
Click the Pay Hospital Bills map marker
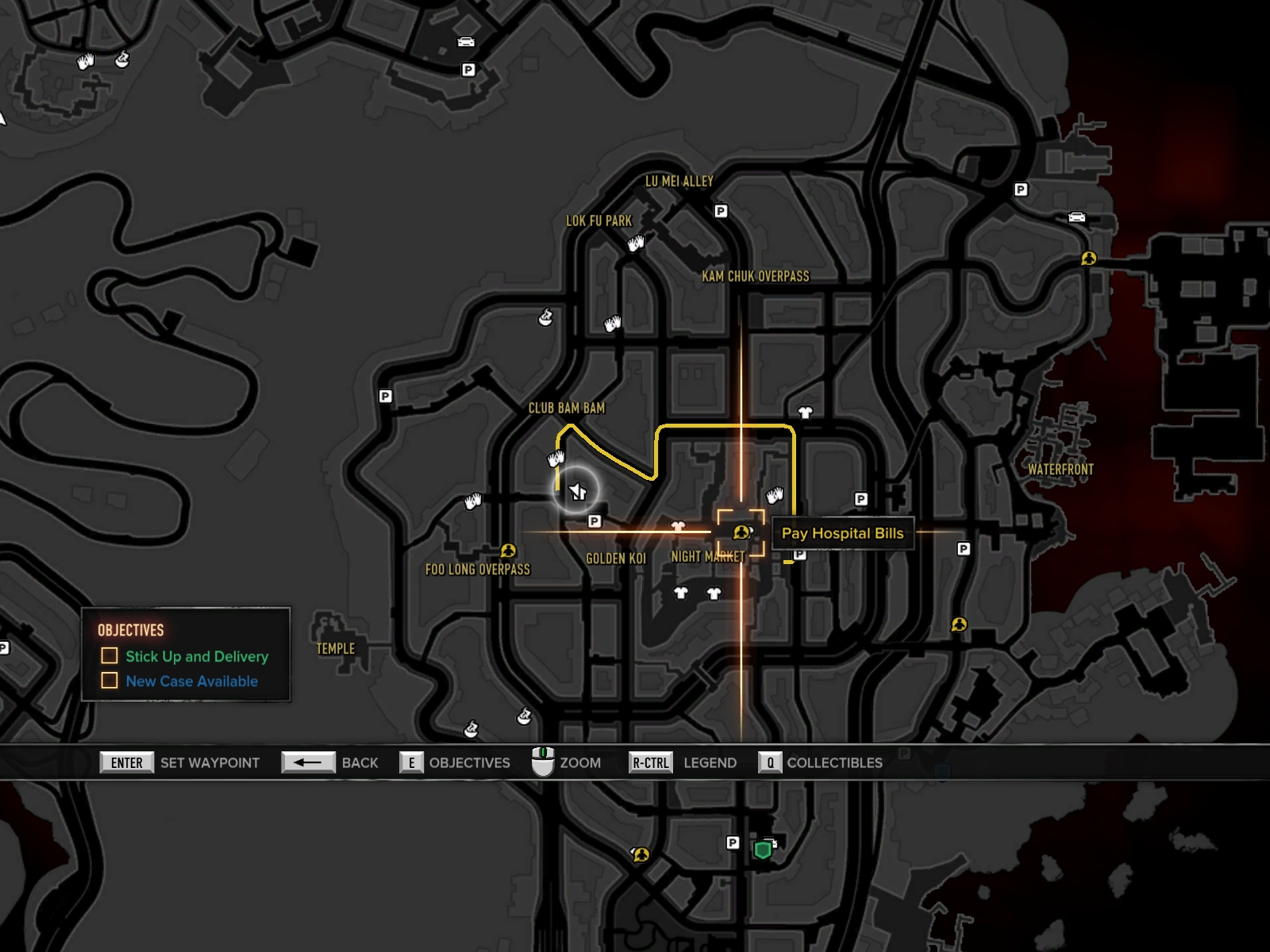click(741, 532)
